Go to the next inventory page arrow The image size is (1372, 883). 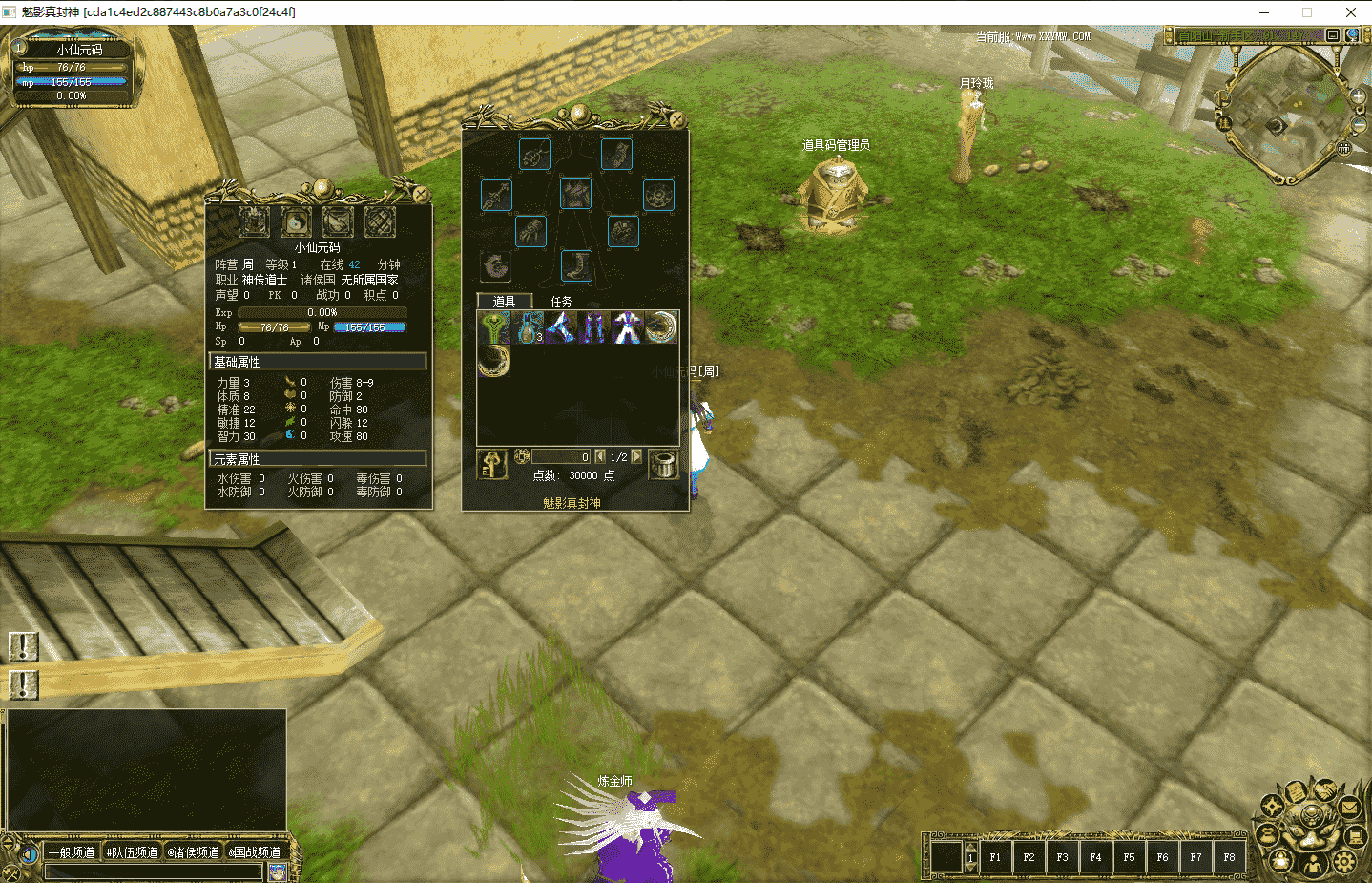[636, 456]
